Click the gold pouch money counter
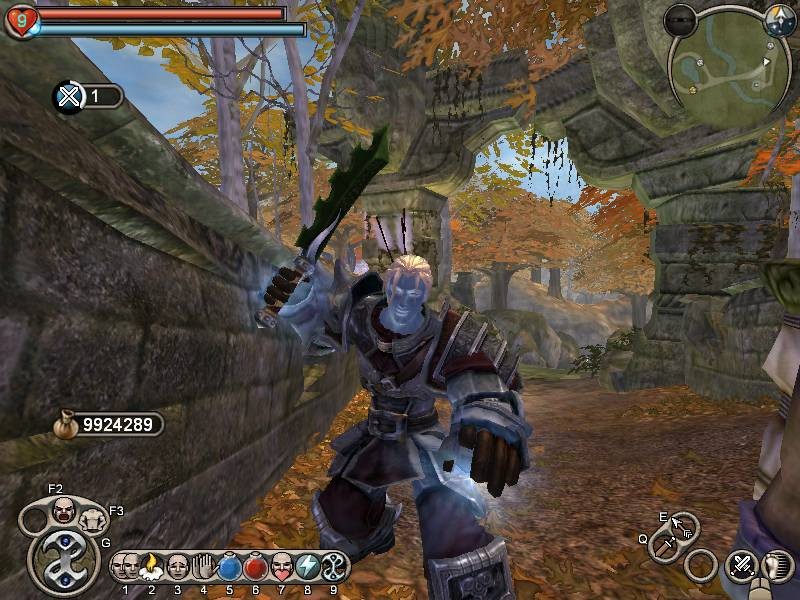Image resolution: width=800 pixels, height=600 pixels. (109, 425)
